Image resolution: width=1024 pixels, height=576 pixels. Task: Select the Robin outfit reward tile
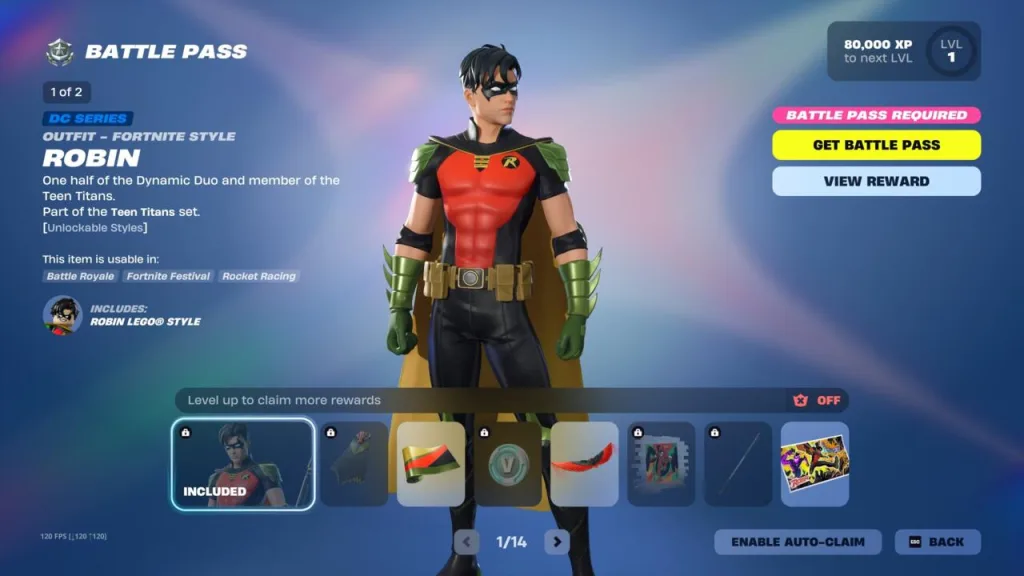point(243,464)
